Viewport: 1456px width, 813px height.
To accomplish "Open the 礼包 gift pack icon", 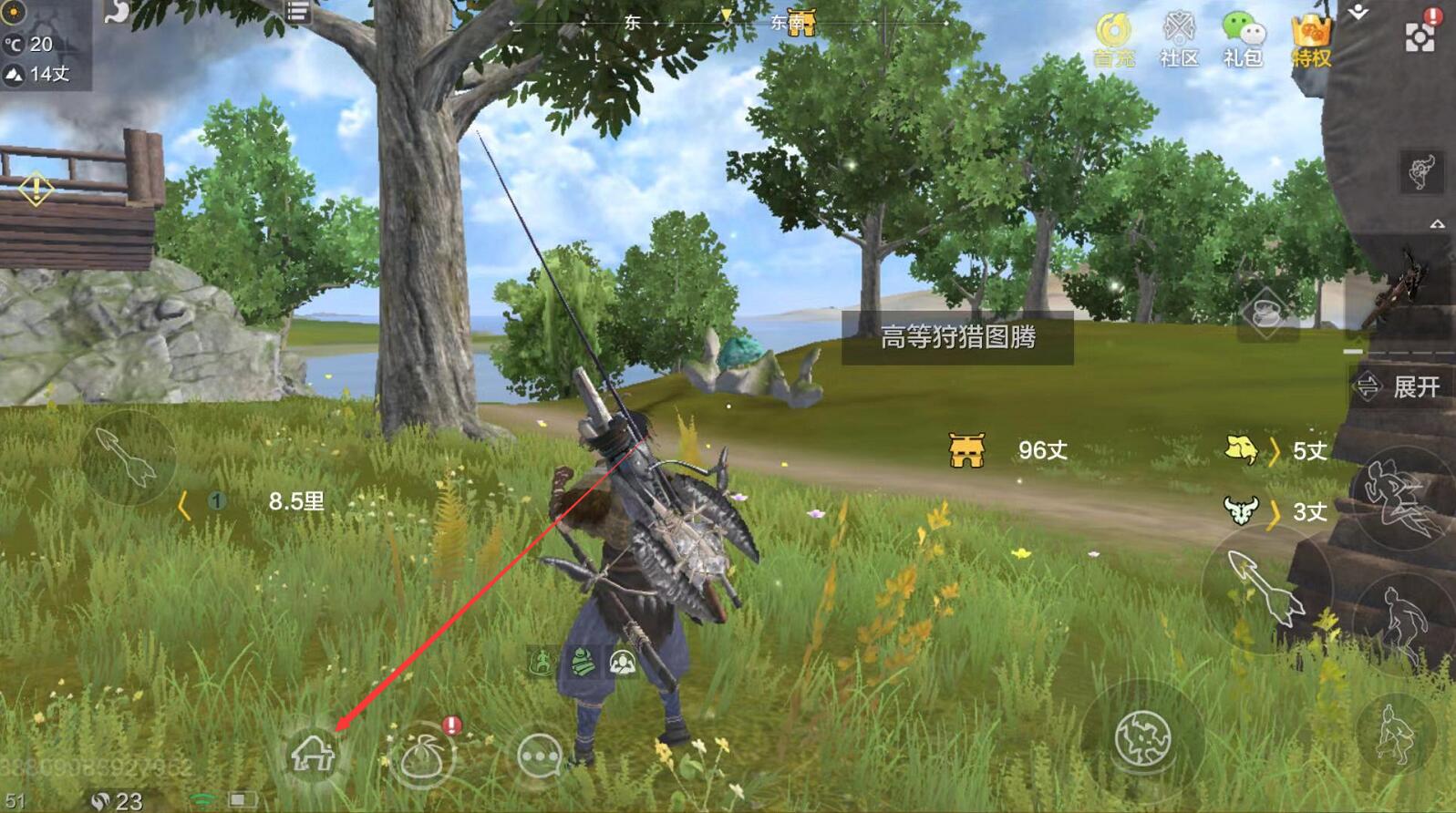I will (1243, 38).
